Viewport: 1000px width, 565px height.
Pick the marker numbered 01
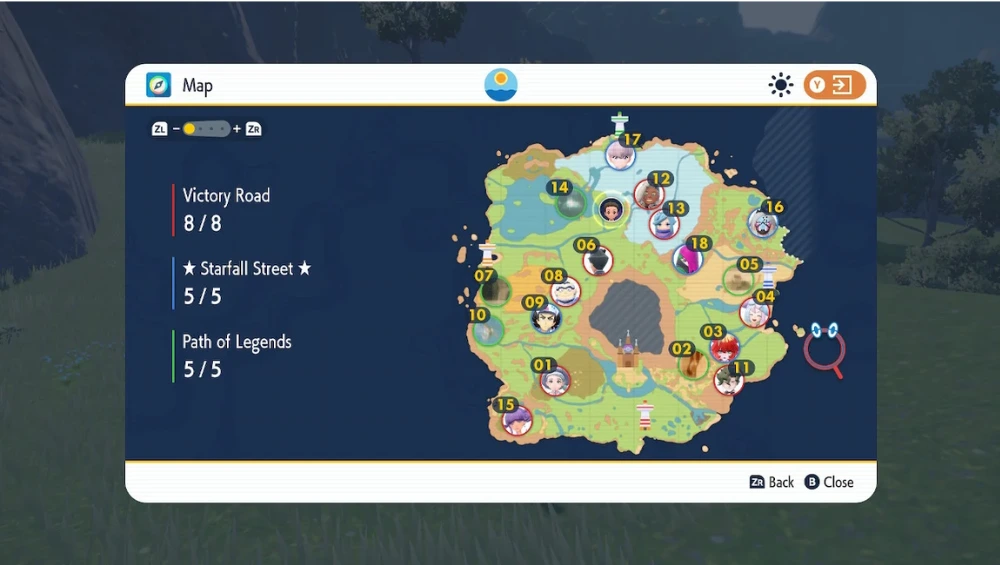coord(555,380)
